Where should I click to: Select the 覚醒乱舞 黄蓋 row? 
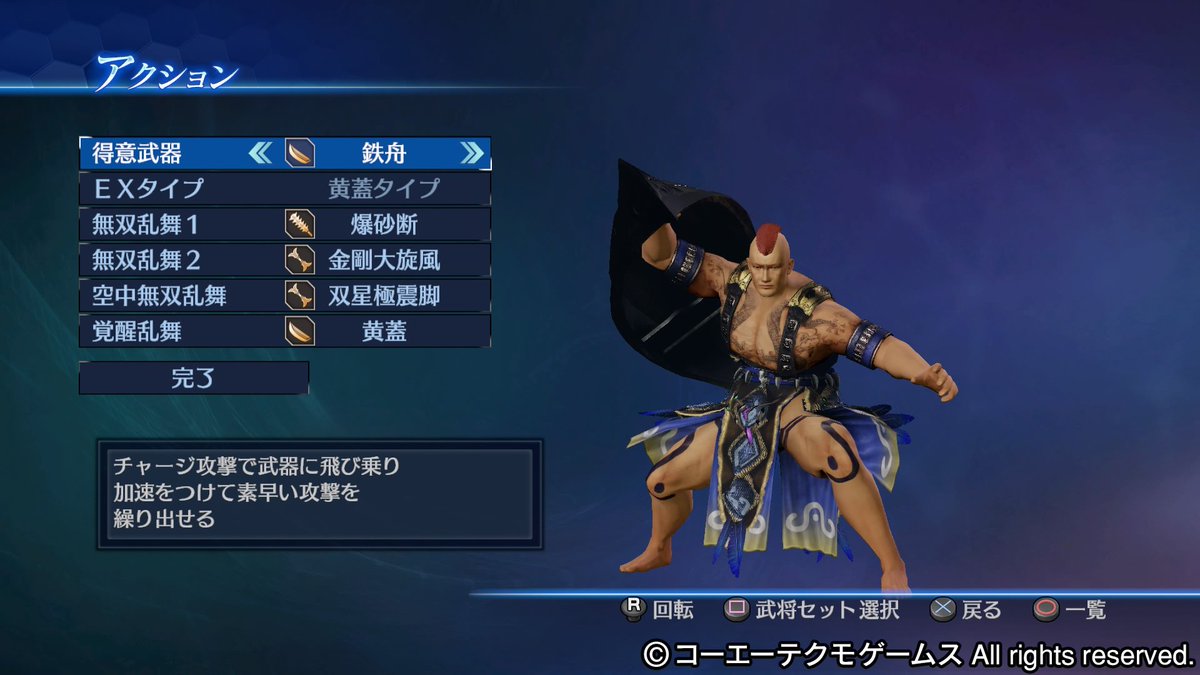pos(284,331)
